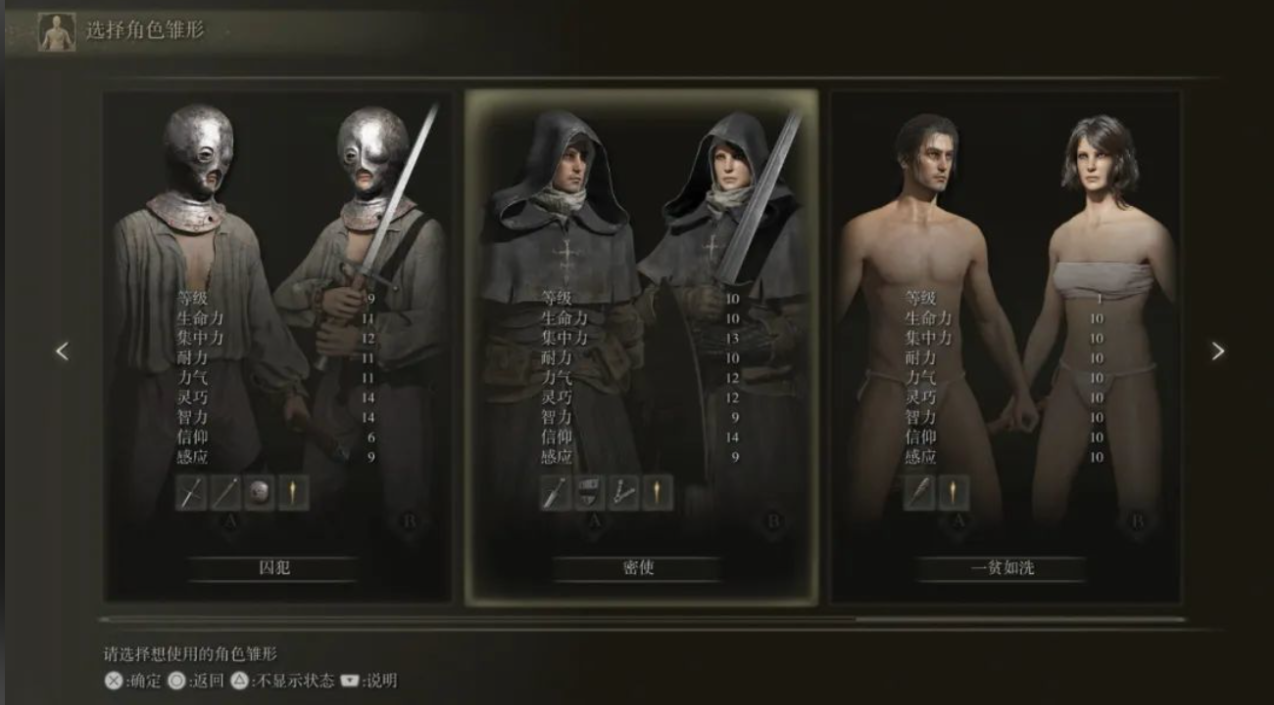Choose the highlighted 密使 Confessor class card

[x=640, y=345]
